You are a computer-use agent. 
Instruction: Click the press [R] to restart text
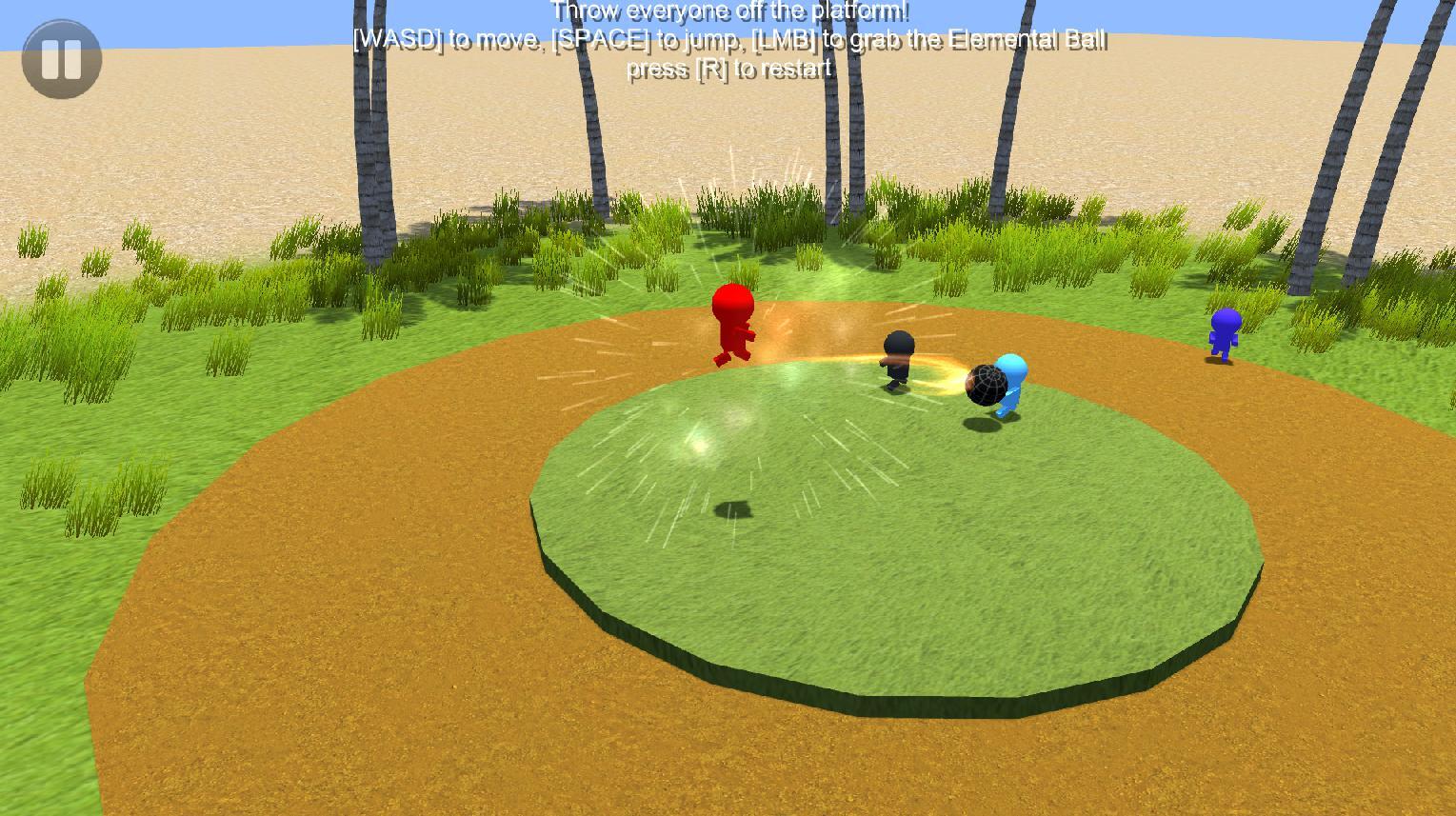tap(731, 69)
